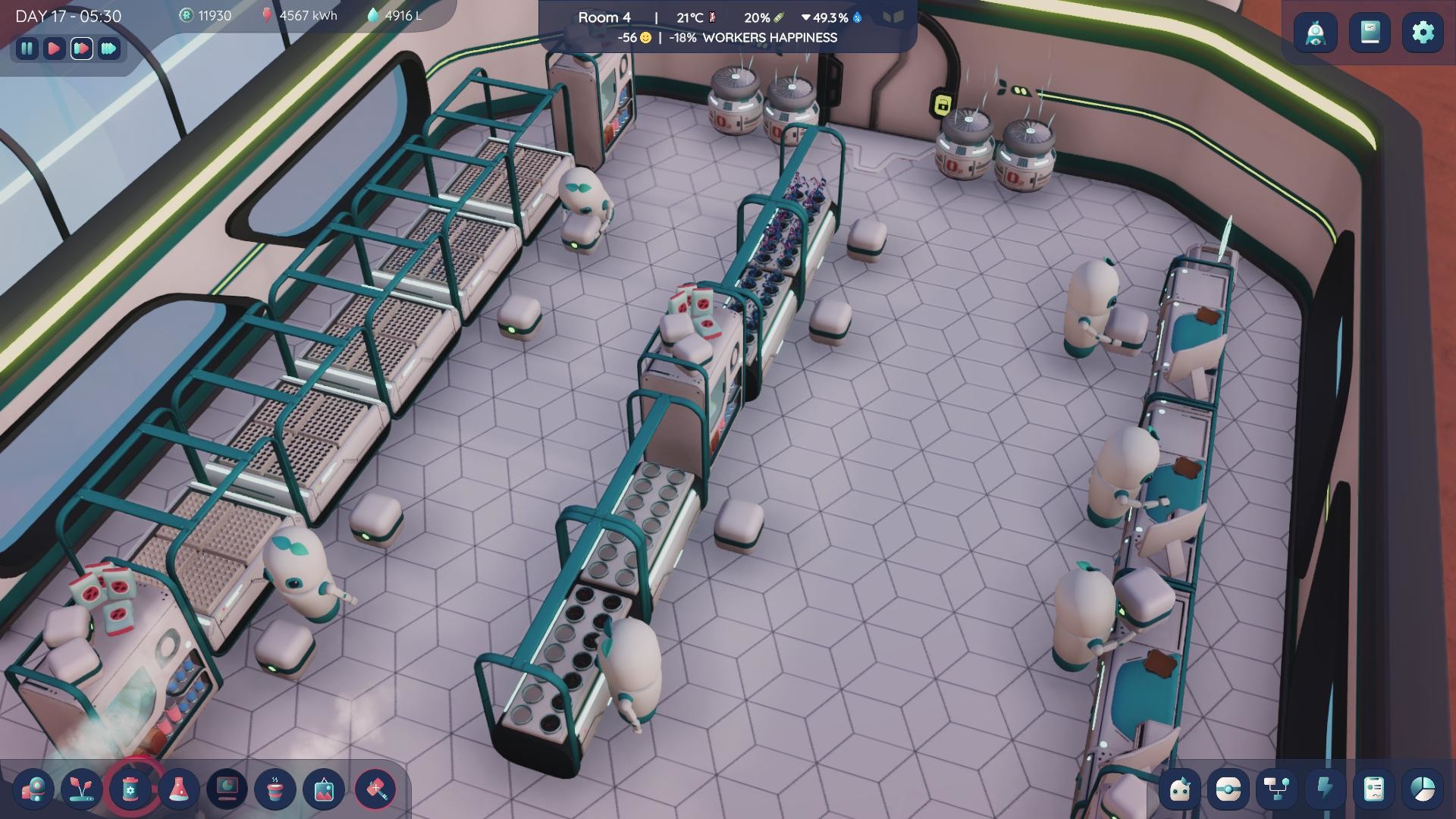This screenshot has width=1456, height=819.
Task: Pause the game simulation
Action: 27,49
